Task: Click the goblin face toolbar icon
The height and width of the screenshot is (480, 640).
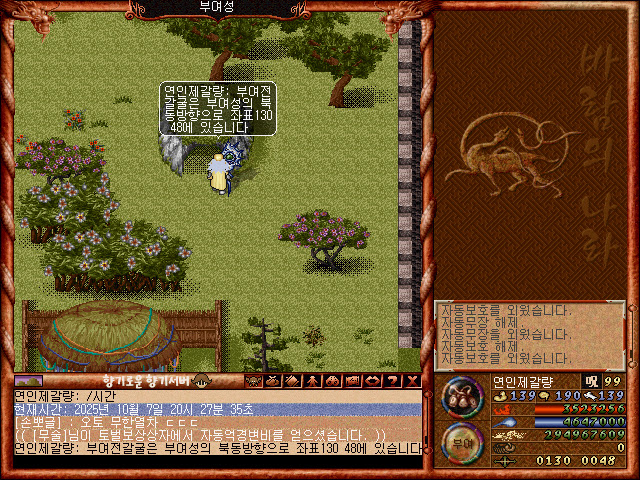Action: [253, 380]
